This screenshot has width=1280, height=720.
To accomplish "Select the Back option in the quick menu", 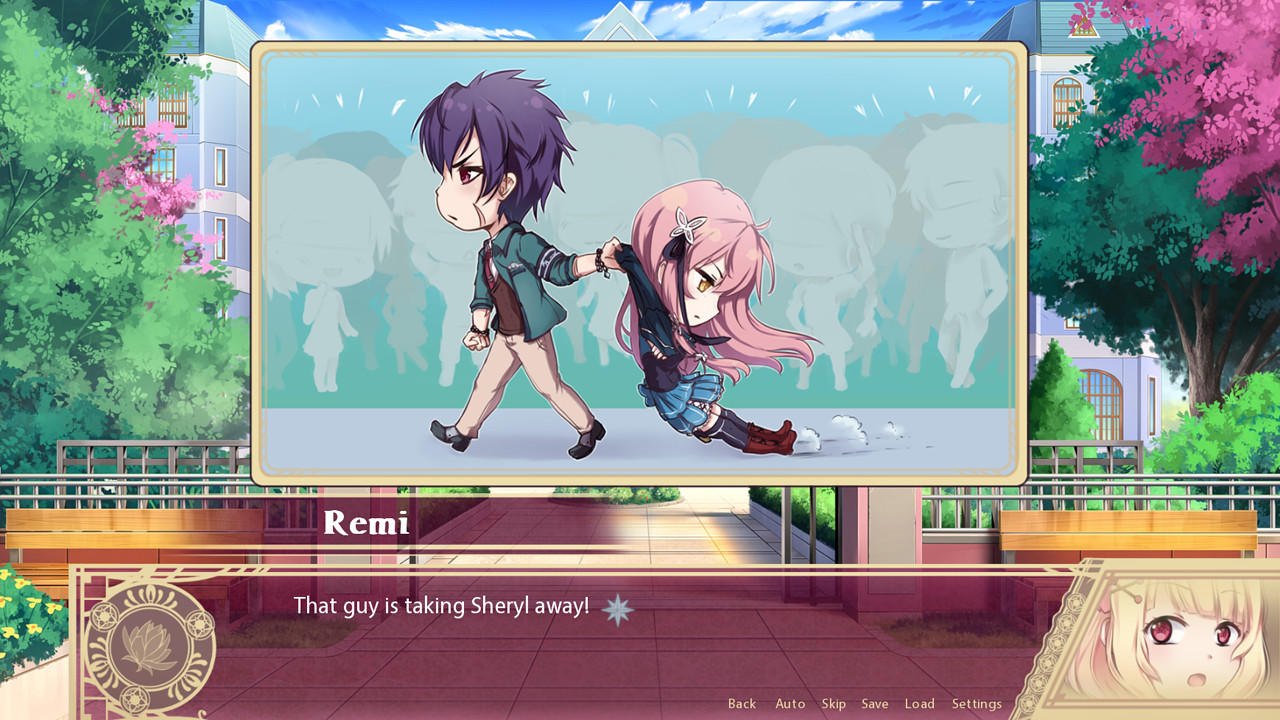I will click(x=742, y=703).
